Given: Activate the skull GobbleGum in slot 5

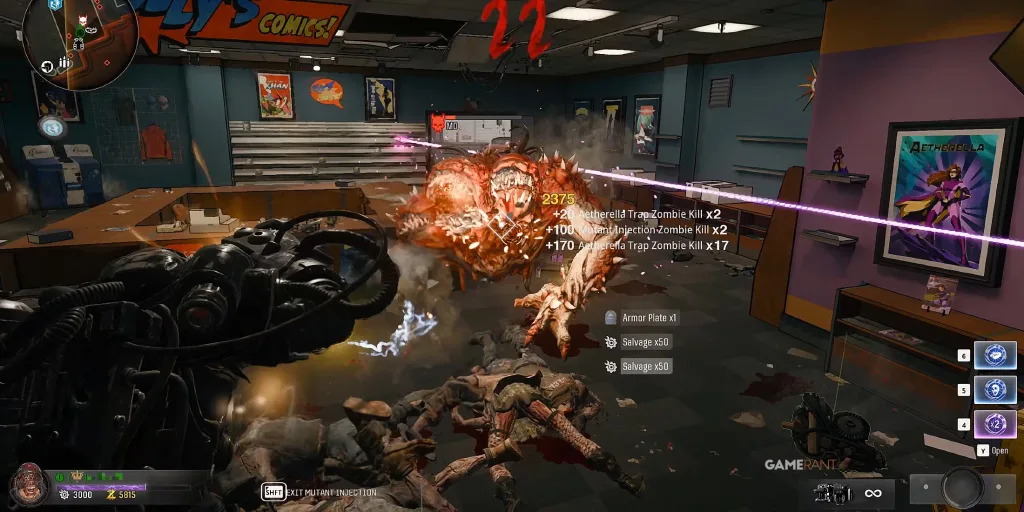Looking at the screenshot, I should [995, 389].
